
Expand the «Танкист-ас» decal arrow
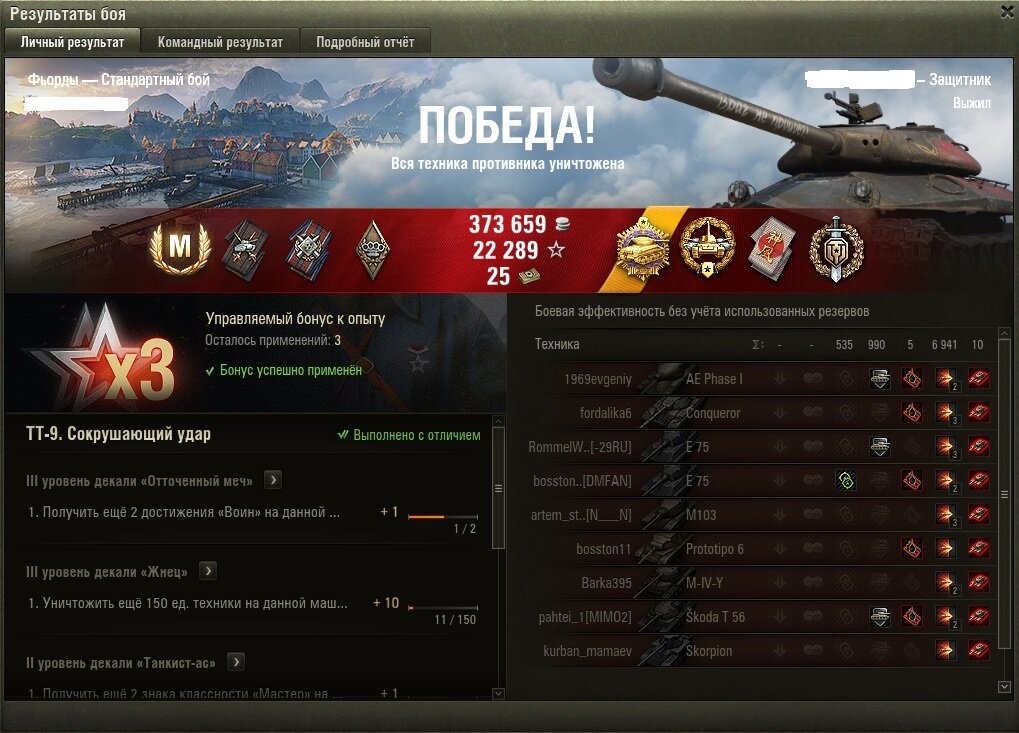[x=236, y=662]
